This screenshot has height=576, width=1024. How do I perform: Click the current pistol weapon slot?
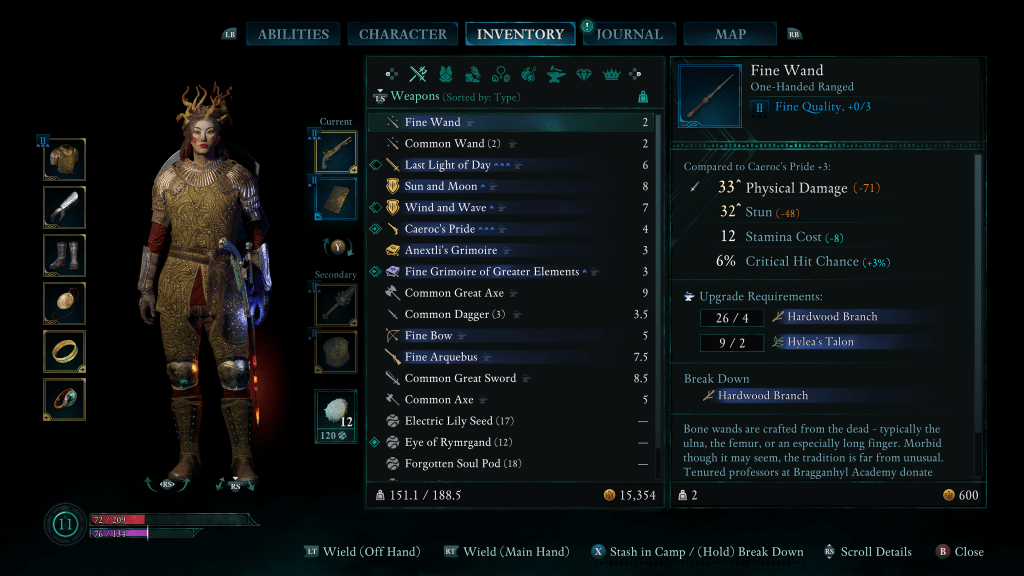click(x=336, y=151)
